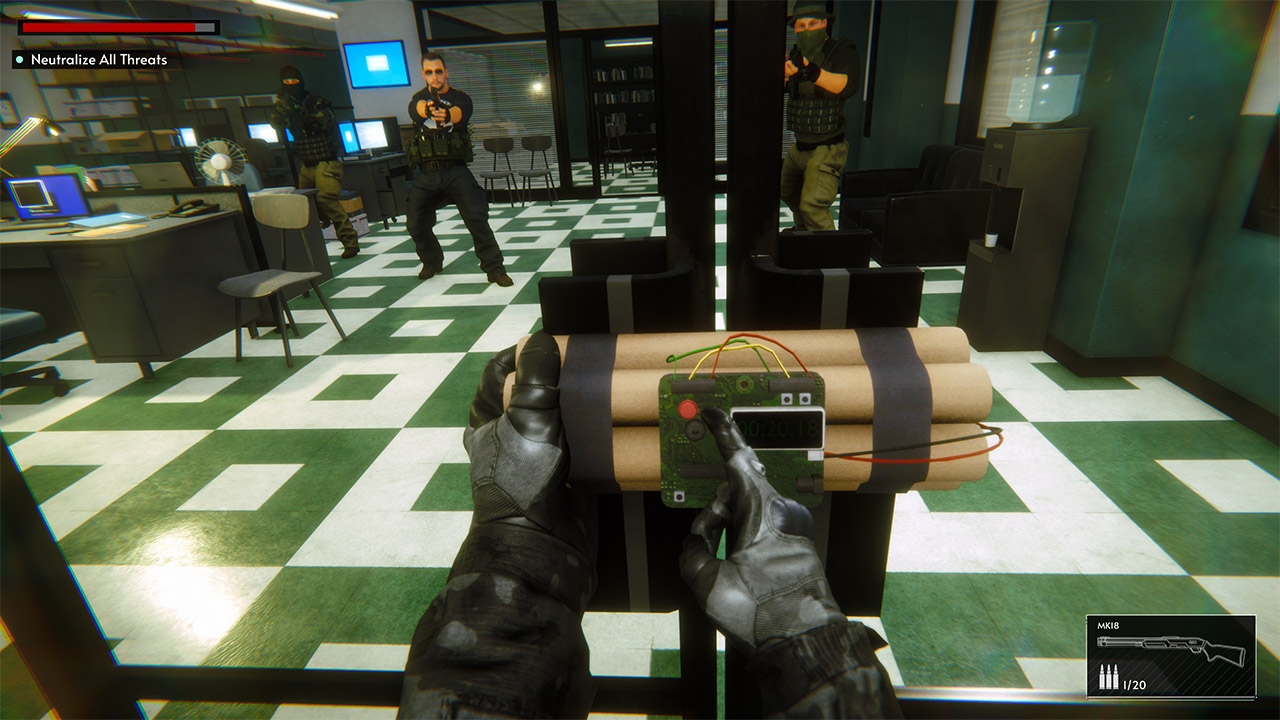Screen dimensions: 1280x720
Task: Click the left white switch above the timer
Action: [786, 398]
